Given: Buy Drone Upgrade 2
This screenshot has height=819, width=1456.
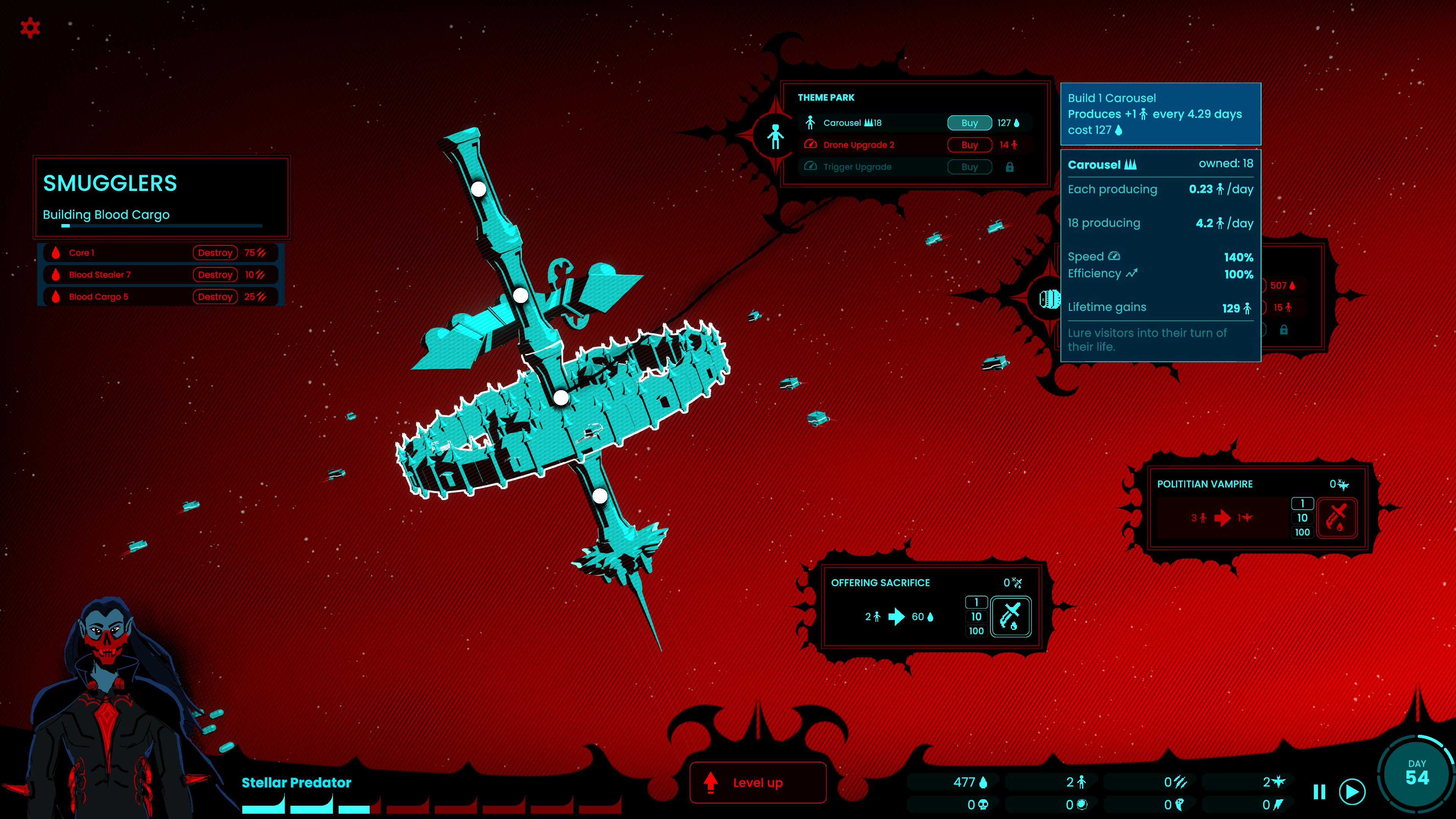Looking at the screenshot, I should coord(969,145).
